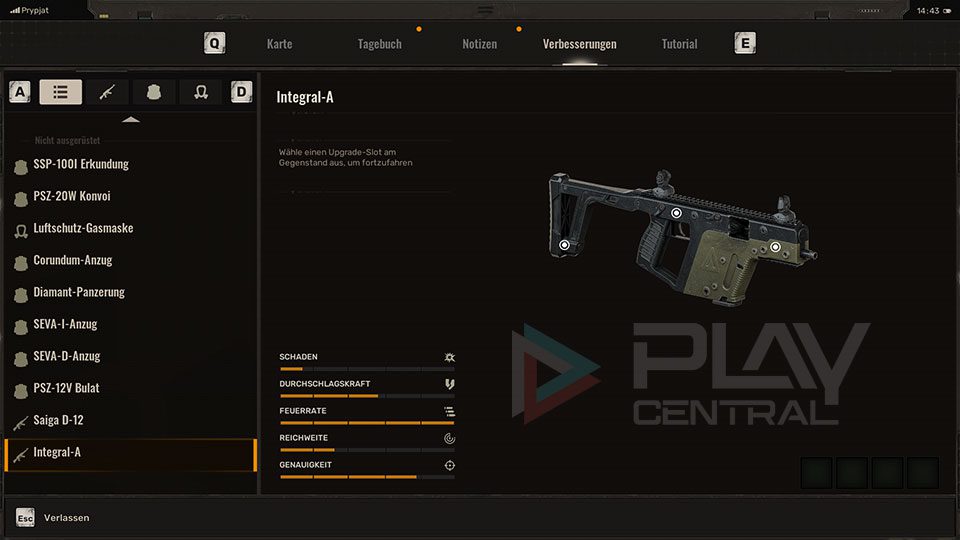Select SSP-100I Erkundung from the list
The image size is (960, 540).
pos(81,164)
